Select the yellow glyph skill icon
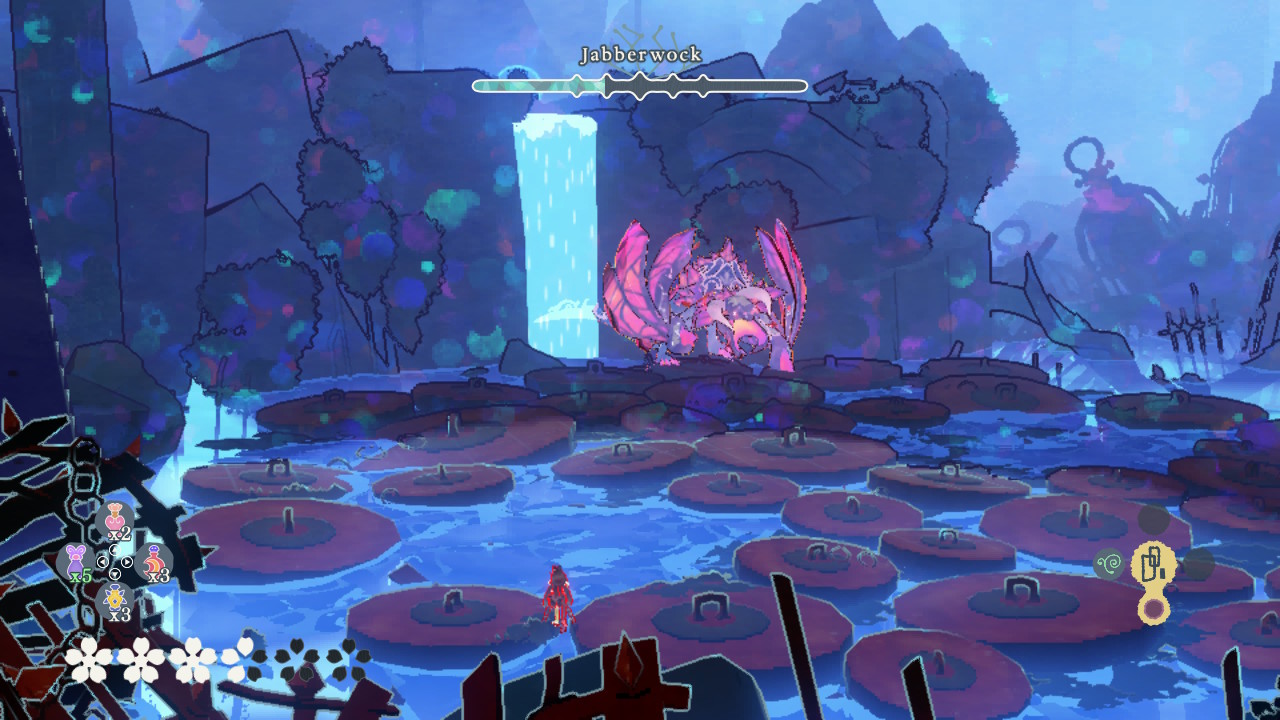 1153,565
